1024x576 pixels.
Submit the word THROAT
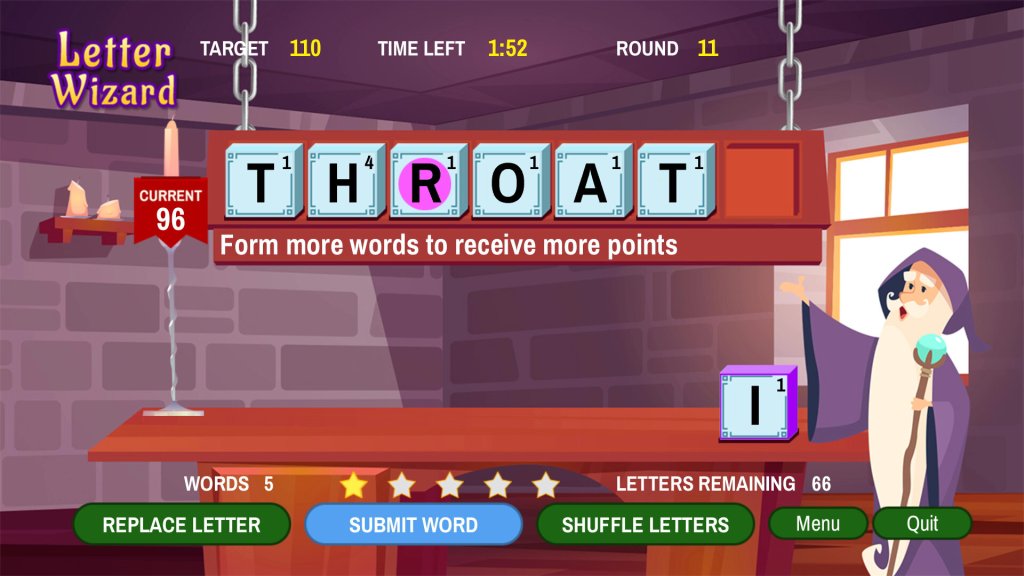[x=413, y=525]
